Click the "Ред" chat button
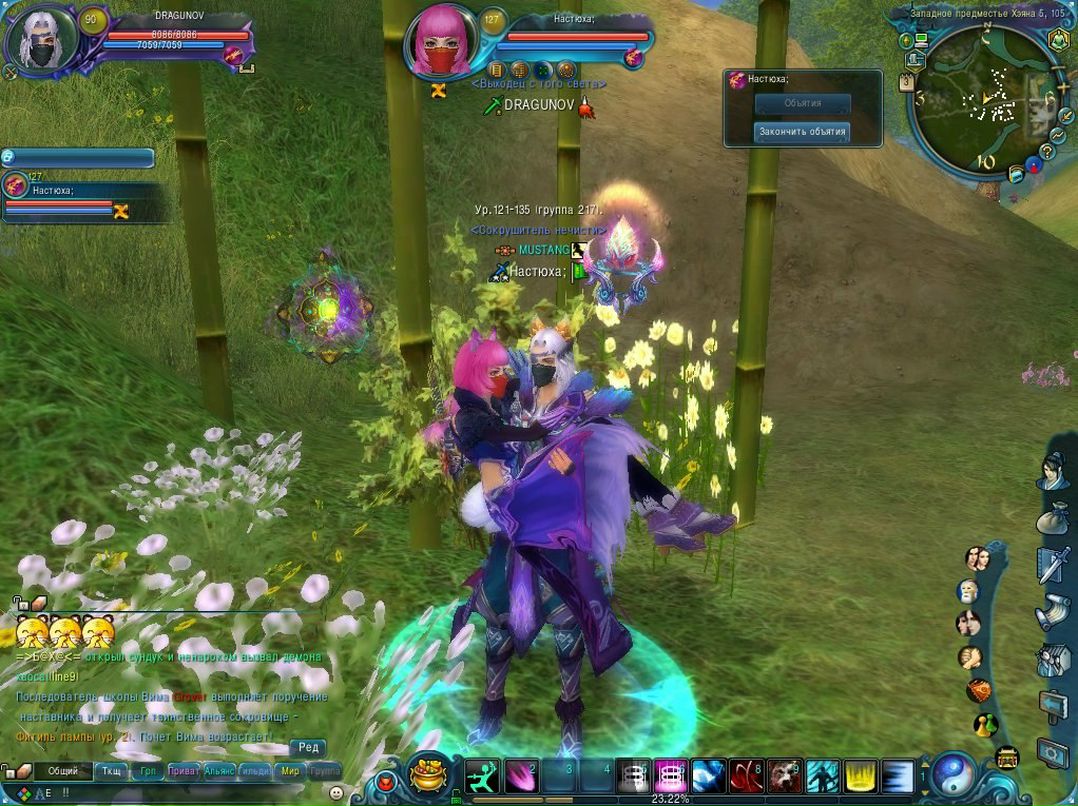The width and height of the screenshot is (1078, 806). (308, 747)
